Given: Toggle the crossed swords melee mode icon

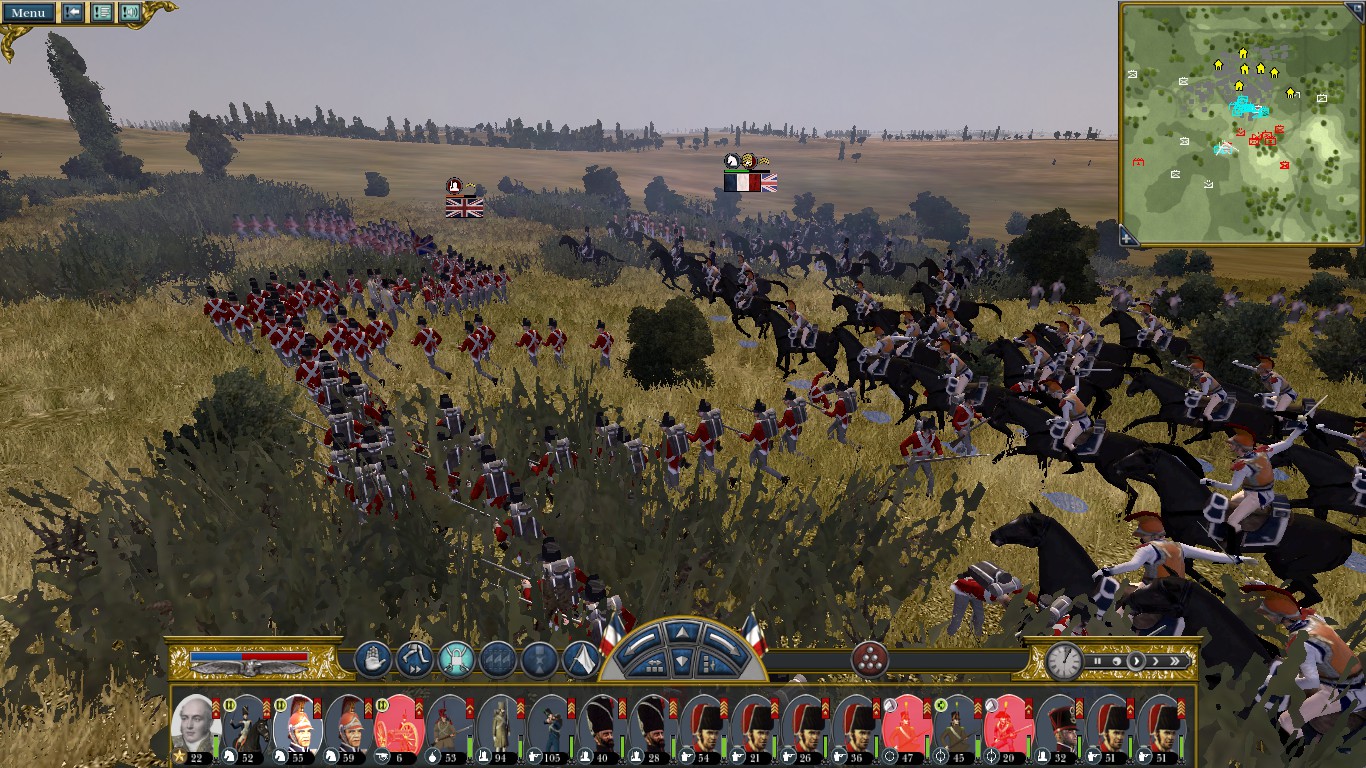Looking at the screenshot, I should point(456,660).
